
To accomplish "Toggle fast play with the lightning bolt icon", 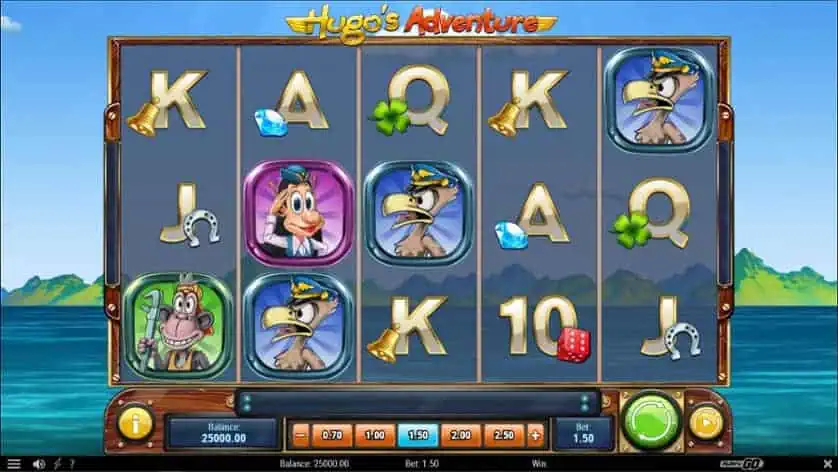I will [57, 464].
